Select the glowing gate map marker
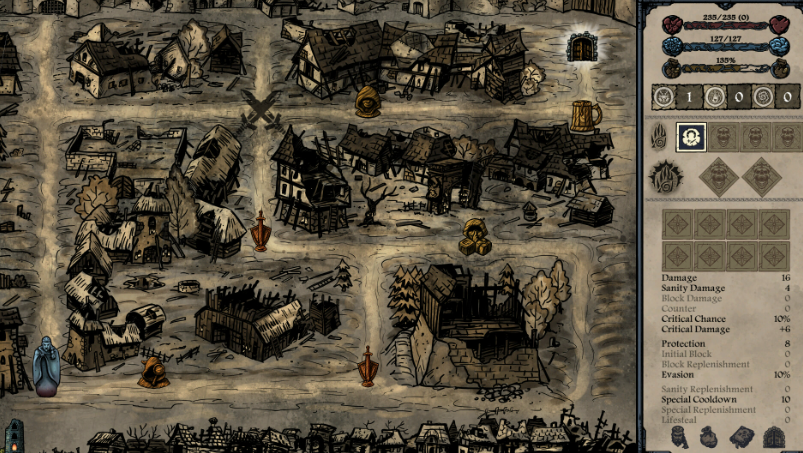This screenshot has width=803, height=453. 581,47
